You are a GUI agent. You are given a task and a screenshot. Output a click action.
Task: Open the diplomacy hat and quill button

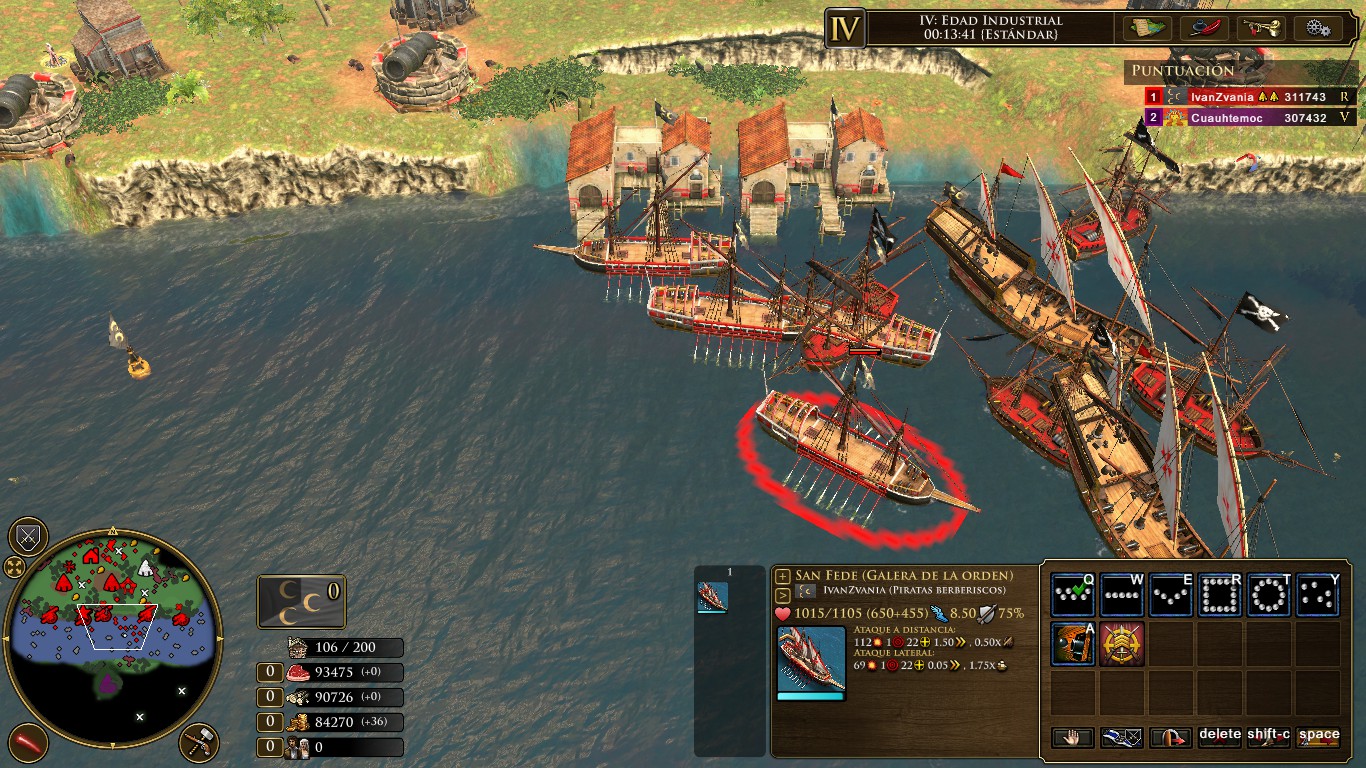(x=1204, y=28)
